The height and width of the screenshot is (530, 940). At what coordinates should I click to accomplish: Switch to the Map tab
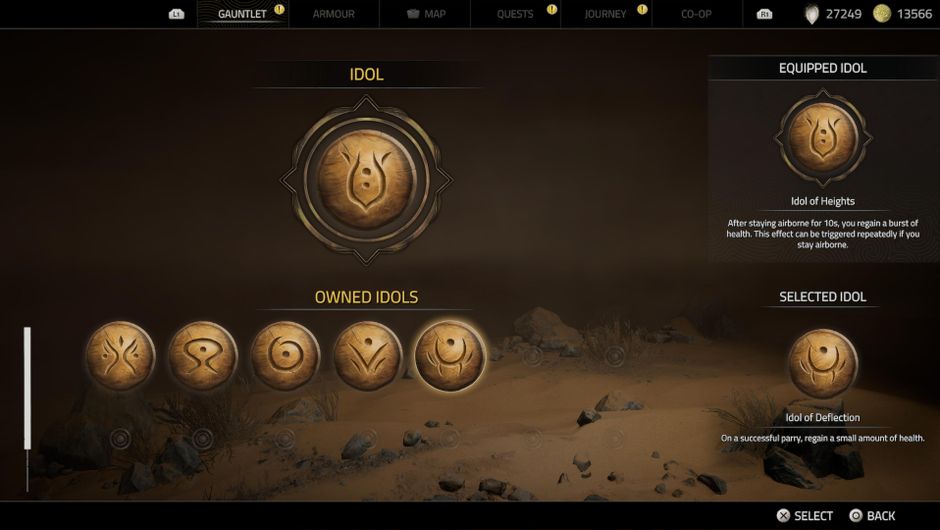click(x=427, y=14)
